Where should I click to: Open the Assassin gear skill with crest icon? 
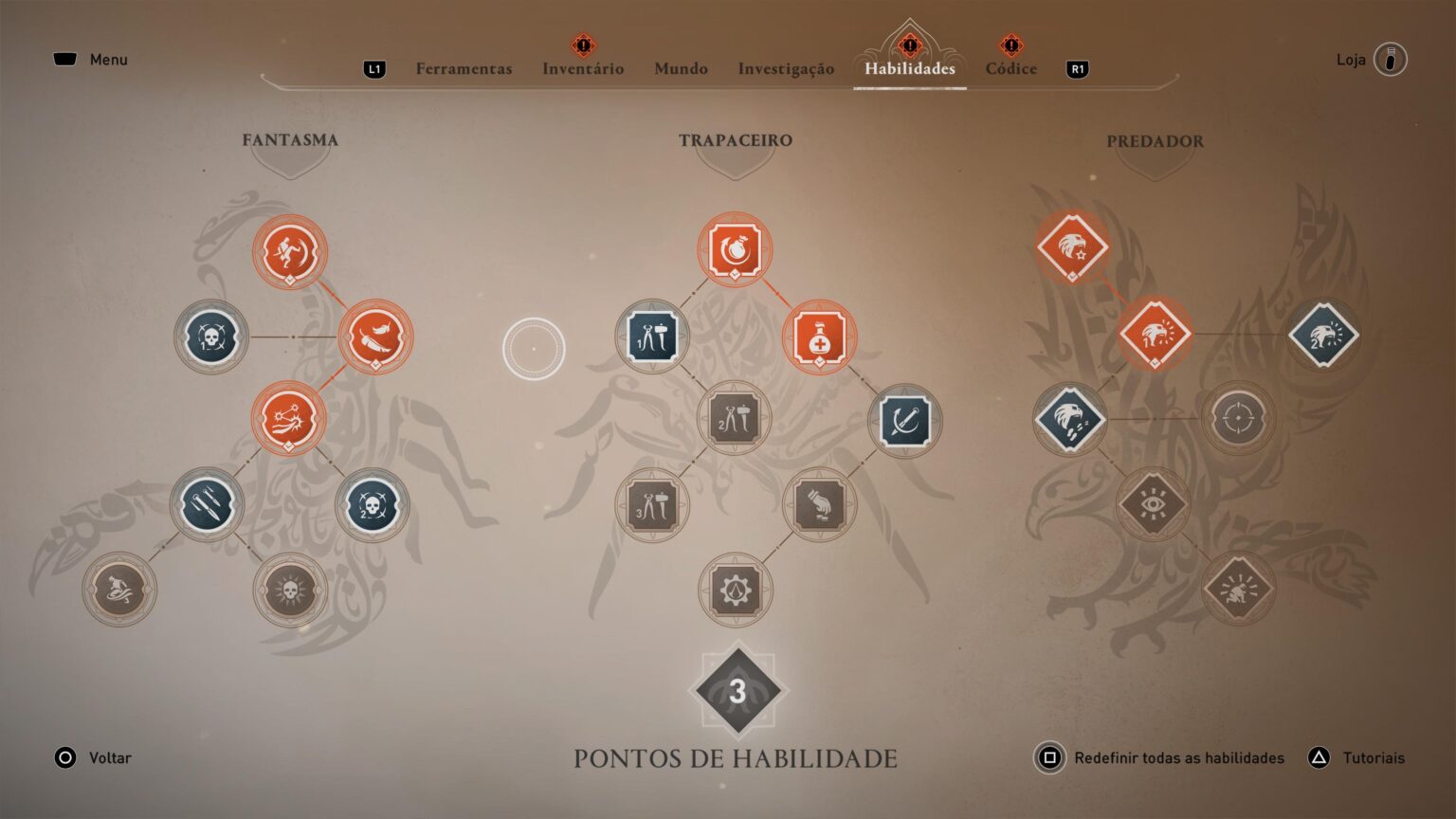(x=735, y=589)
